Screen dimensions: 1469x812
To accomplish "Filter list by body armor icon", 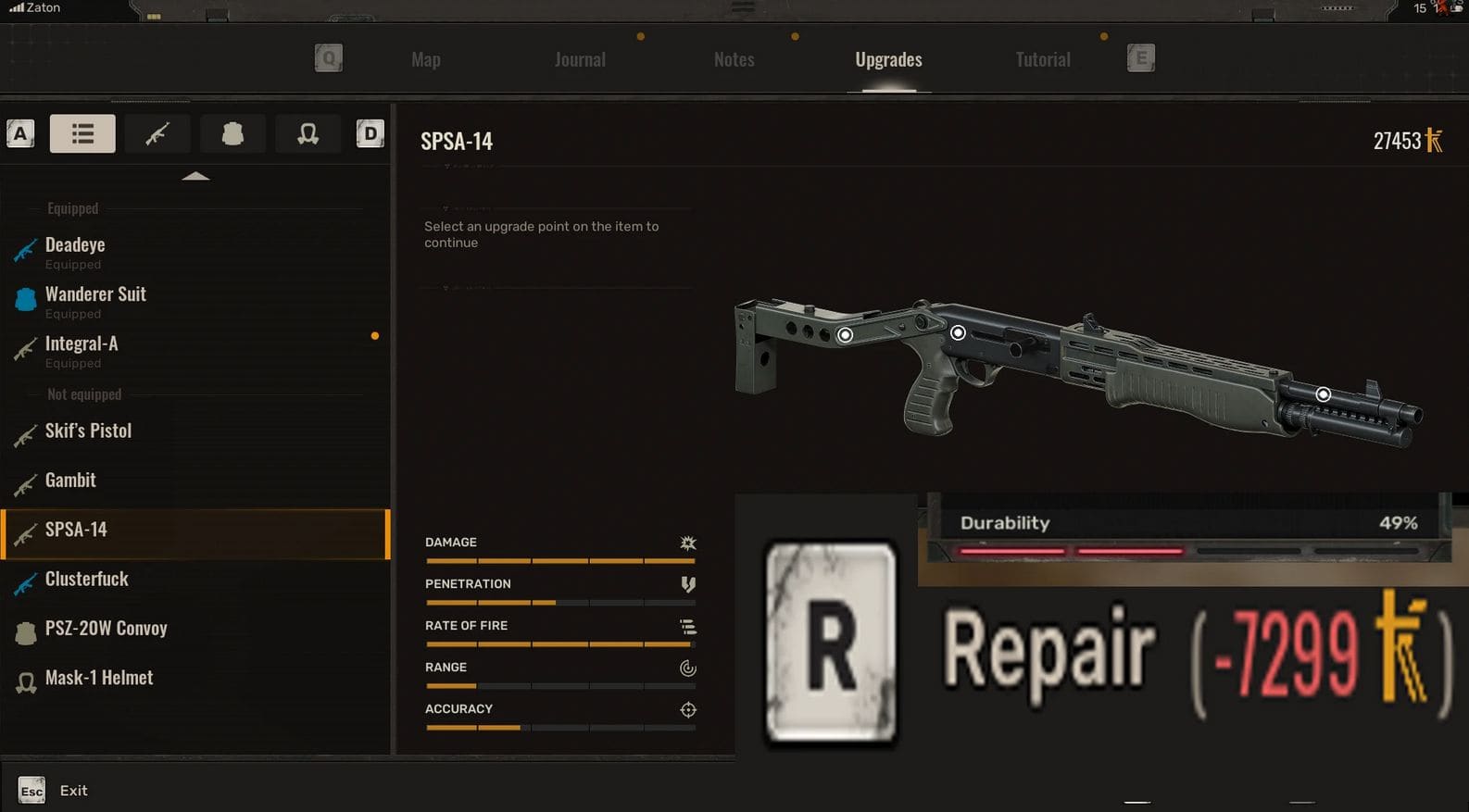I will 232,134.
